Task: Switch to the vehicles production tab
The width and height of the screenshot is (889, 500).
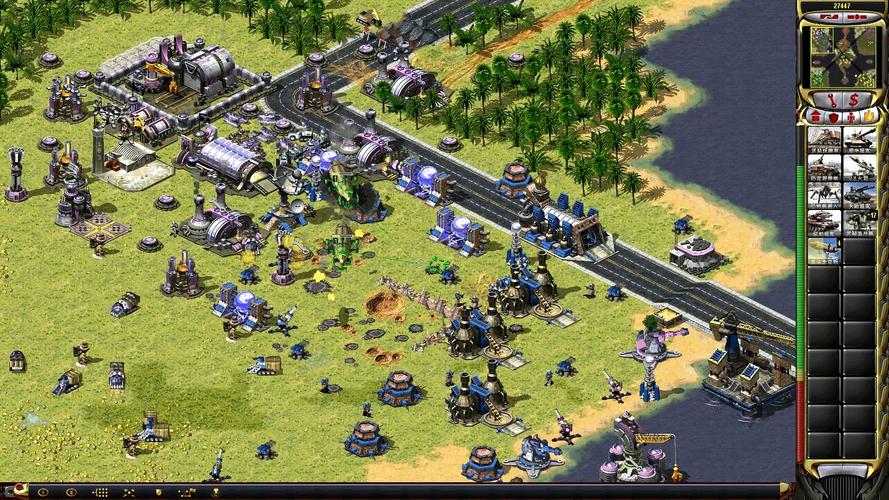Action: 870,118
